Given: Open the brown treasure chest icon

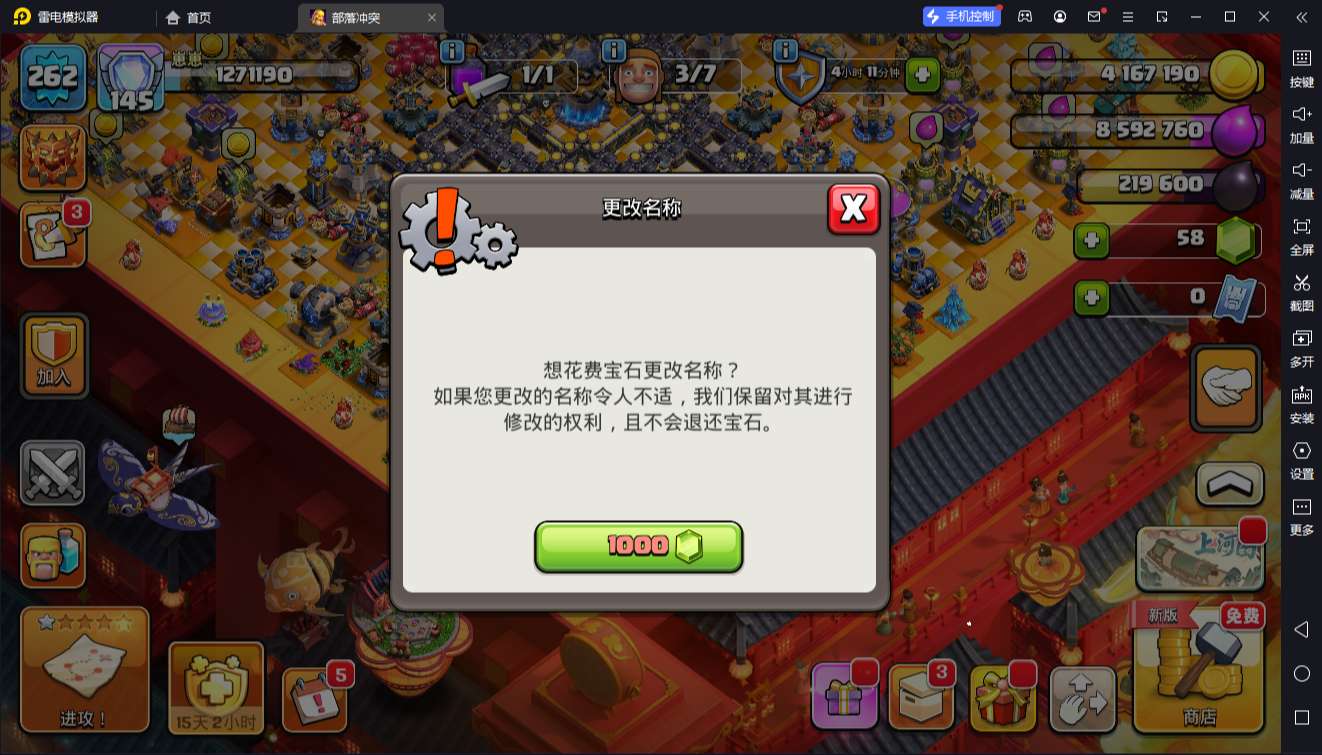Looking at the screenshot, I should pyautogui.click(x=921, y=697).
